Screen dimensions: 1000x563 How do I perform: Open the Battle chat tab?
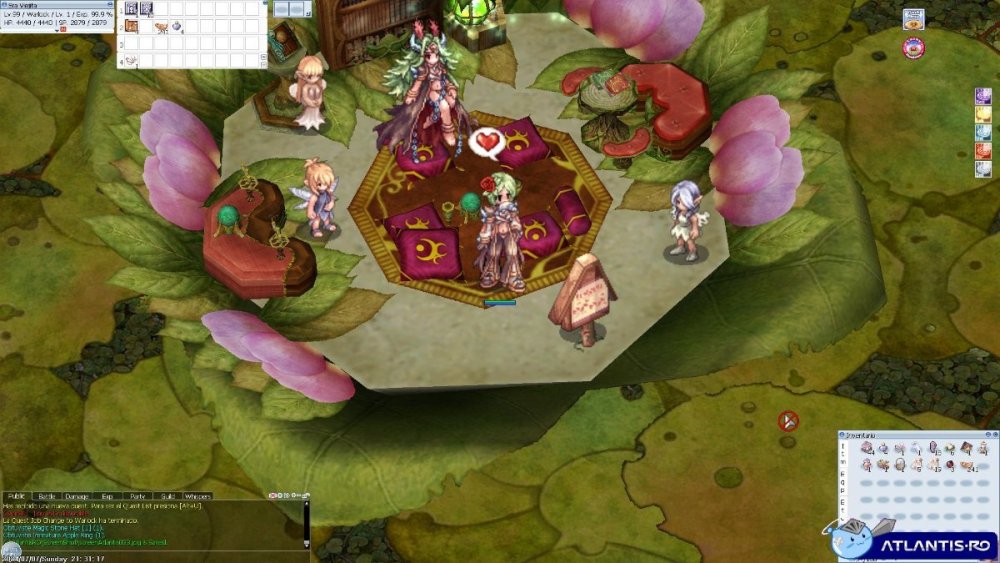point(47,495)
